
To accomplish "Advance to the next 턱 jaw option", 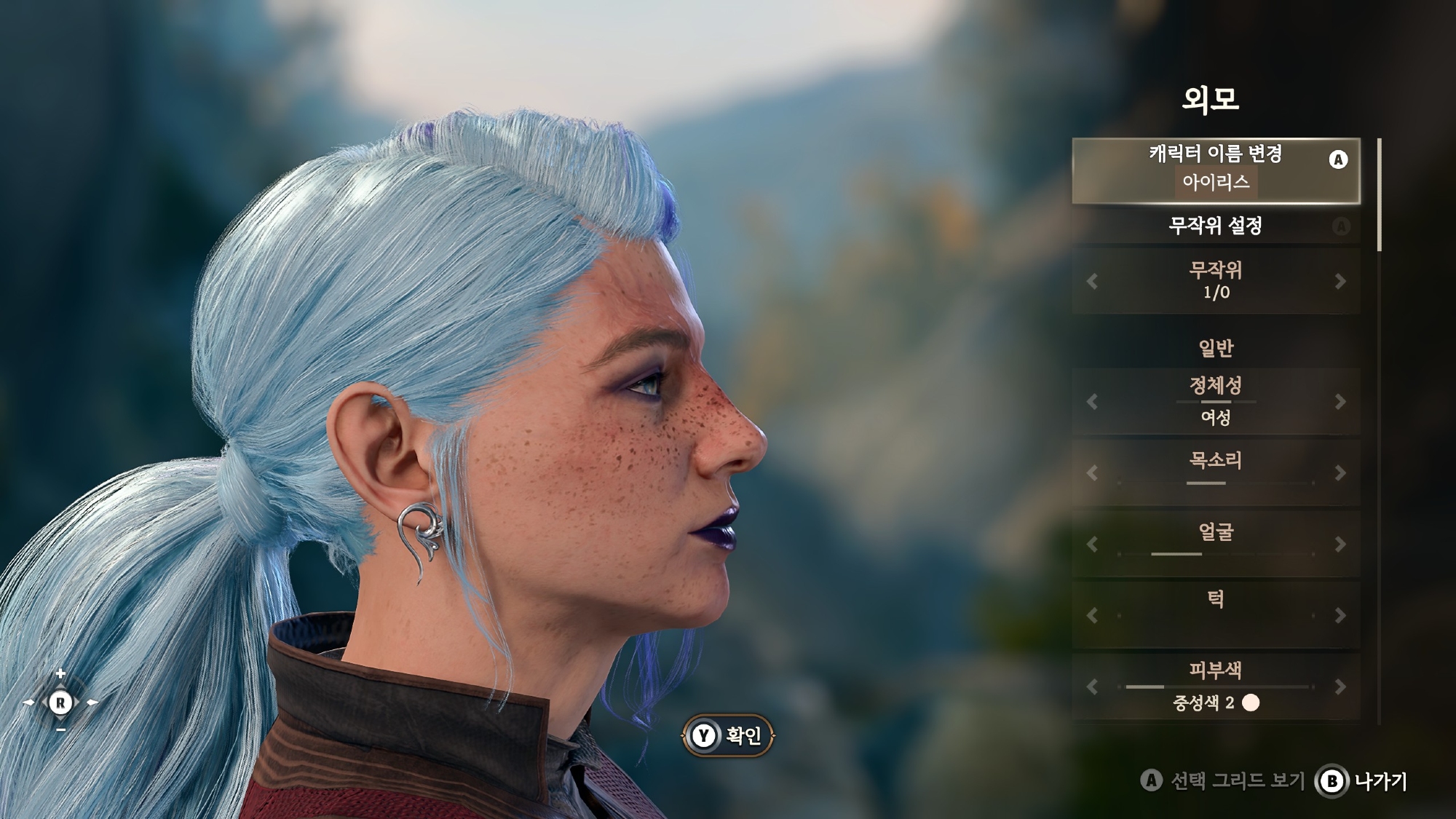I will (1340, 615).
